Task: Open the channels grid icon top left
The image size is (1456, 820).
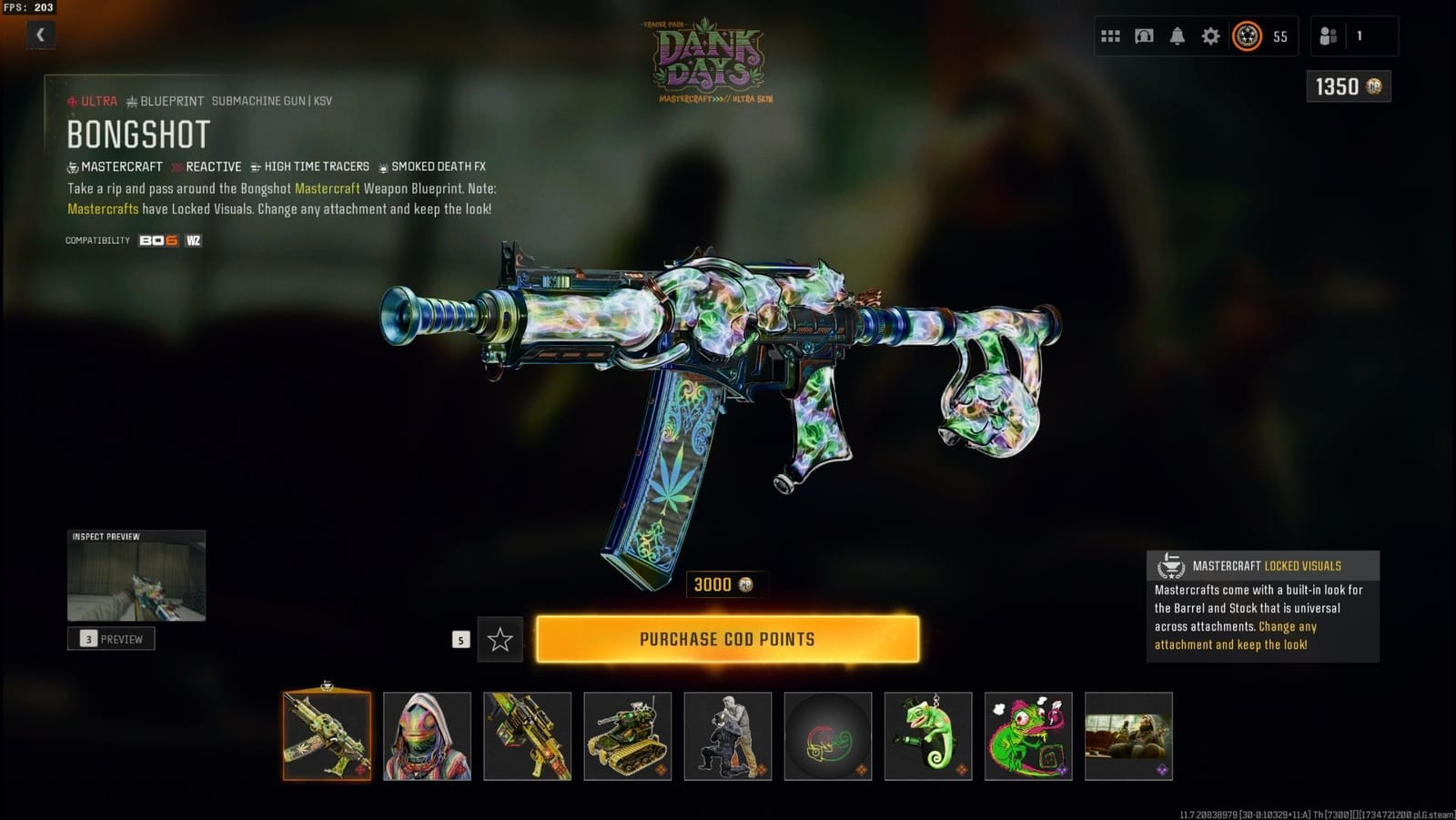Action: (1111, 35)
